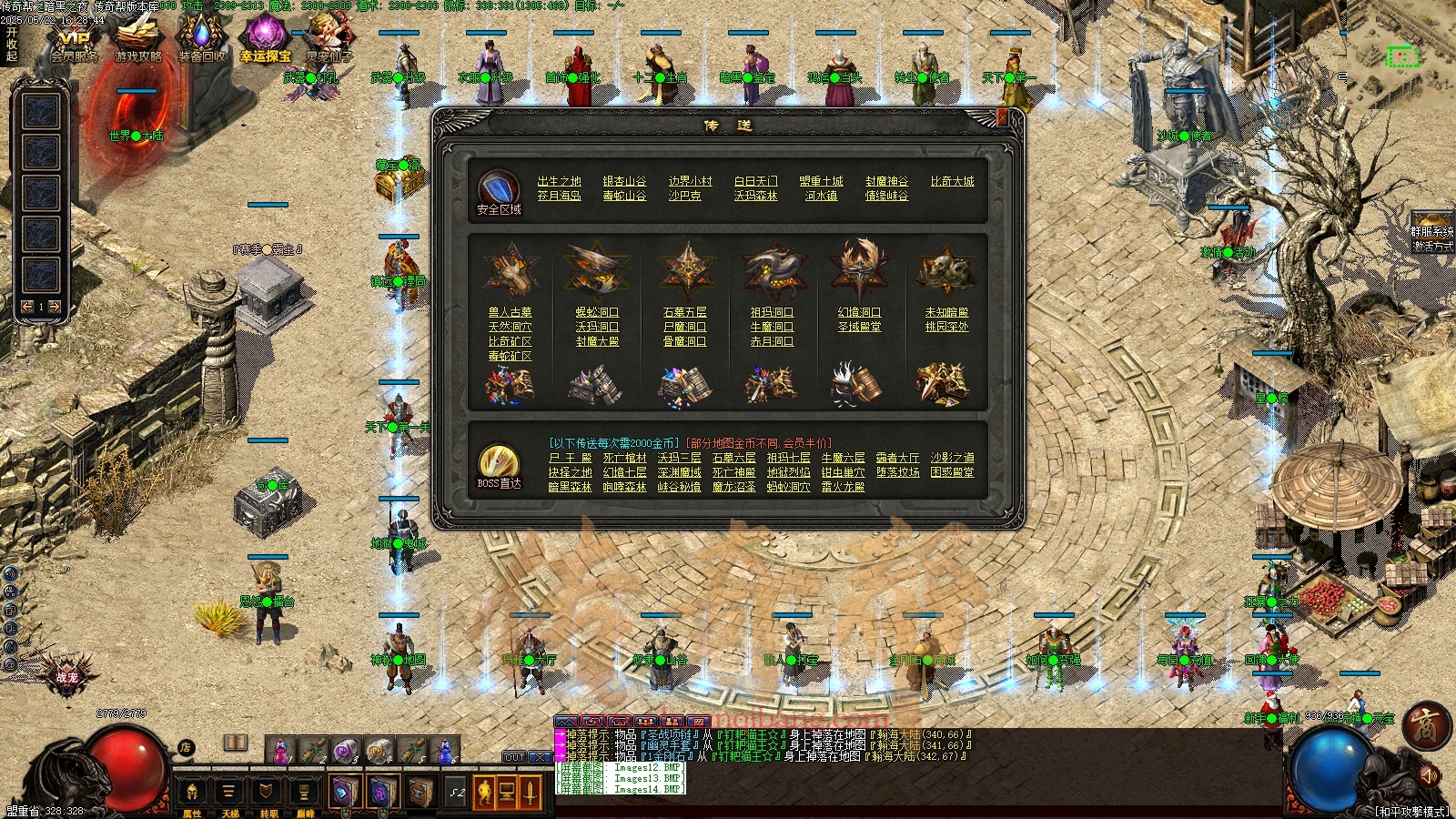
Task: Click the 战宠 battle pet button
Action: click(66, 675)
